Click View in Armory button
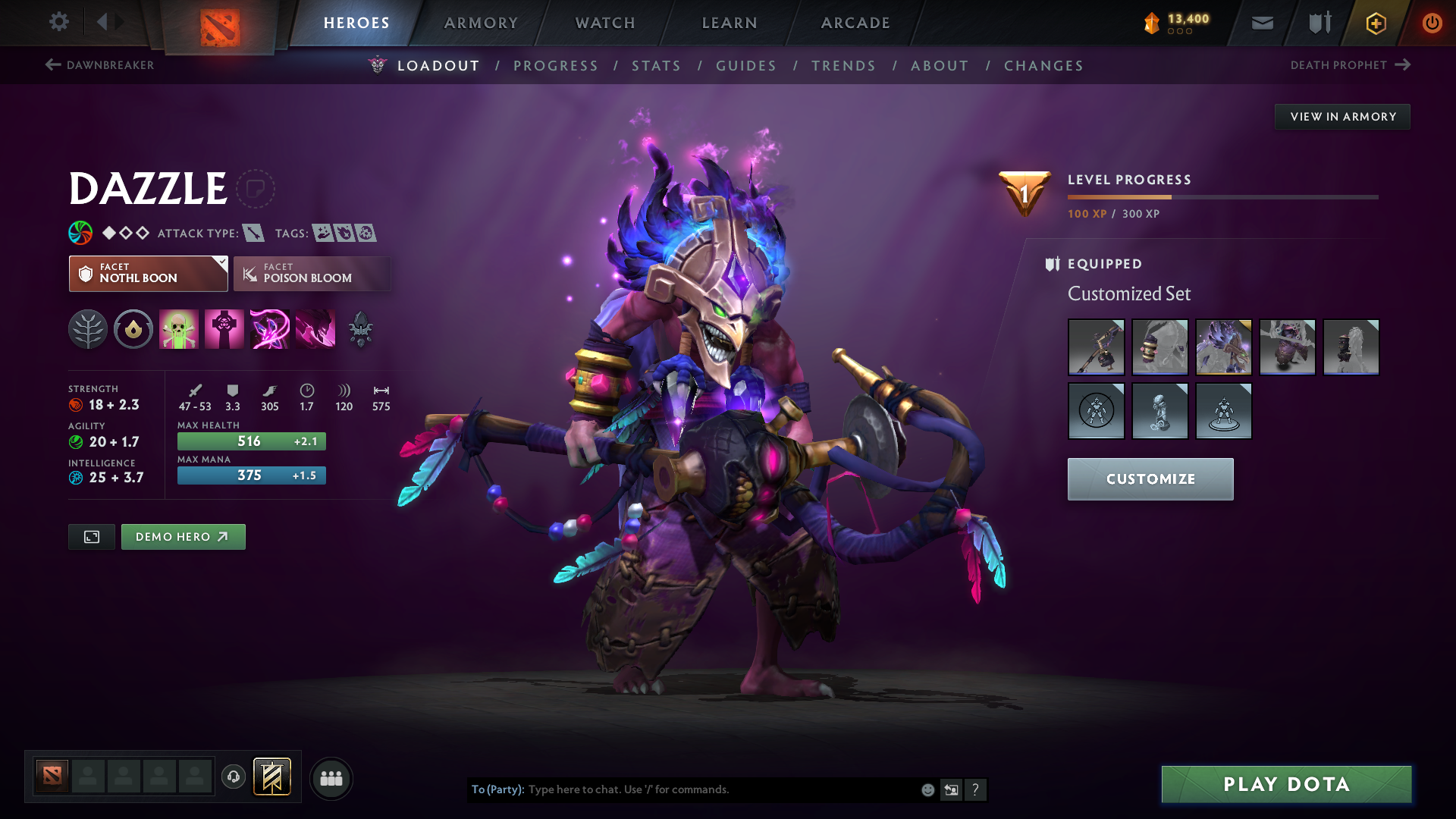This screenshot has height=819, width=1456. [x=1342, y=117]
